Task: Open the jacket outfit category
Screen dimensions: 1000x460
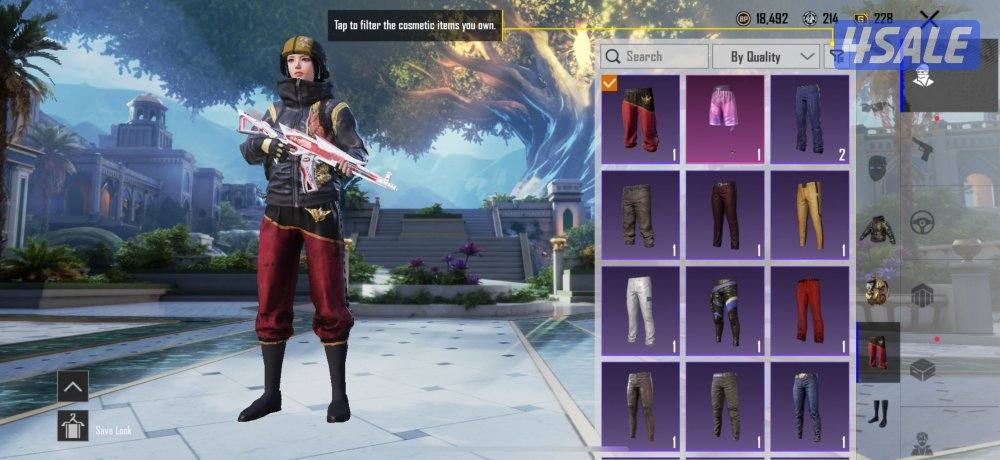Action: (877, 229)
